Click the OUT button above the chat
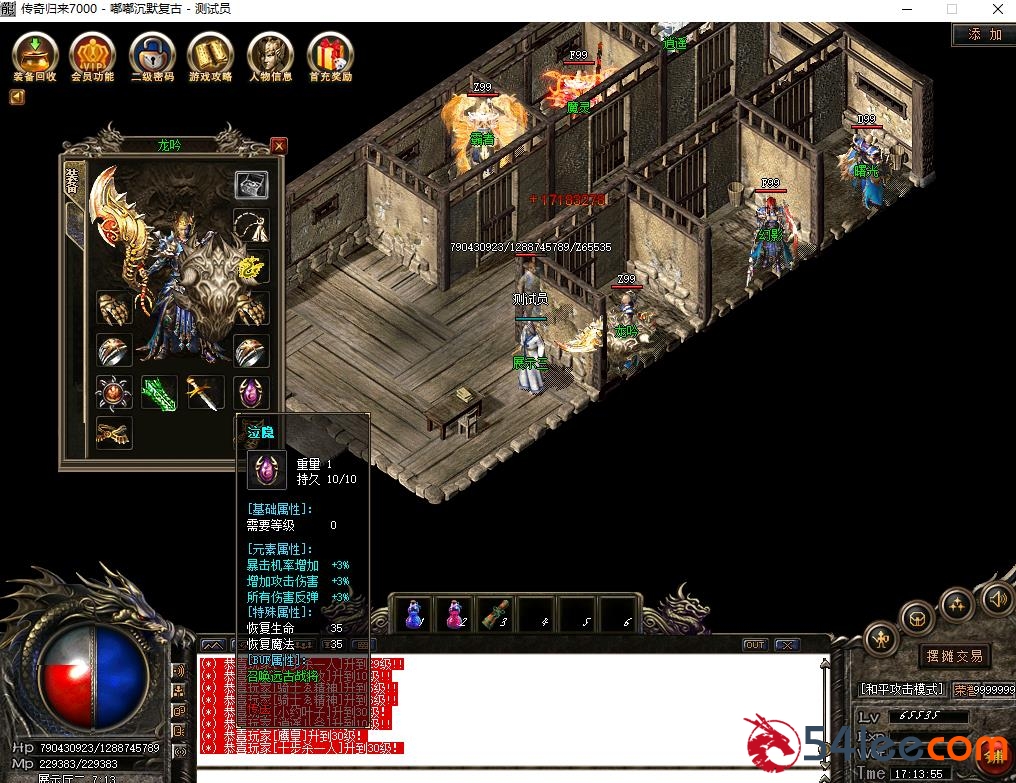 pyautogui.click(x=755, y=645)
